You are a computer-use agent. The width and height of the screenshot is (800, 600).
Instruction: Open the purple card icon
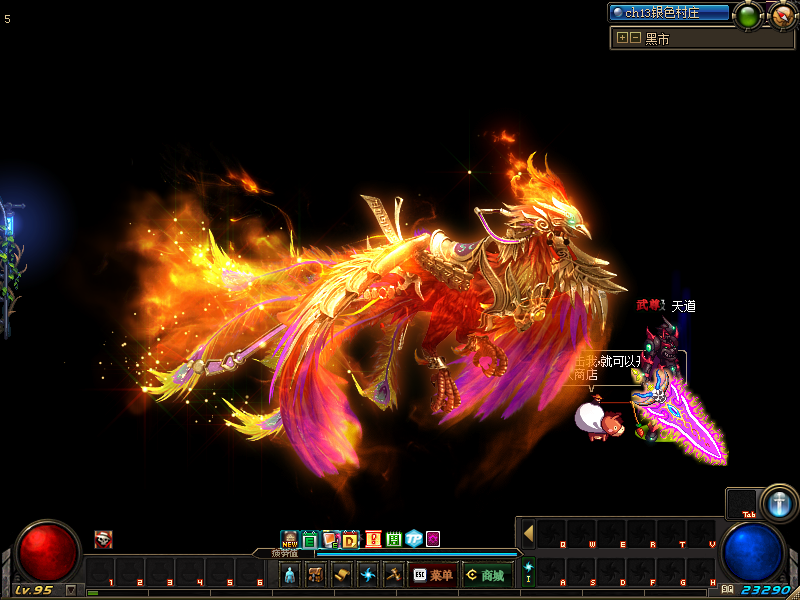pyautogui.click(x=433, y=540)
